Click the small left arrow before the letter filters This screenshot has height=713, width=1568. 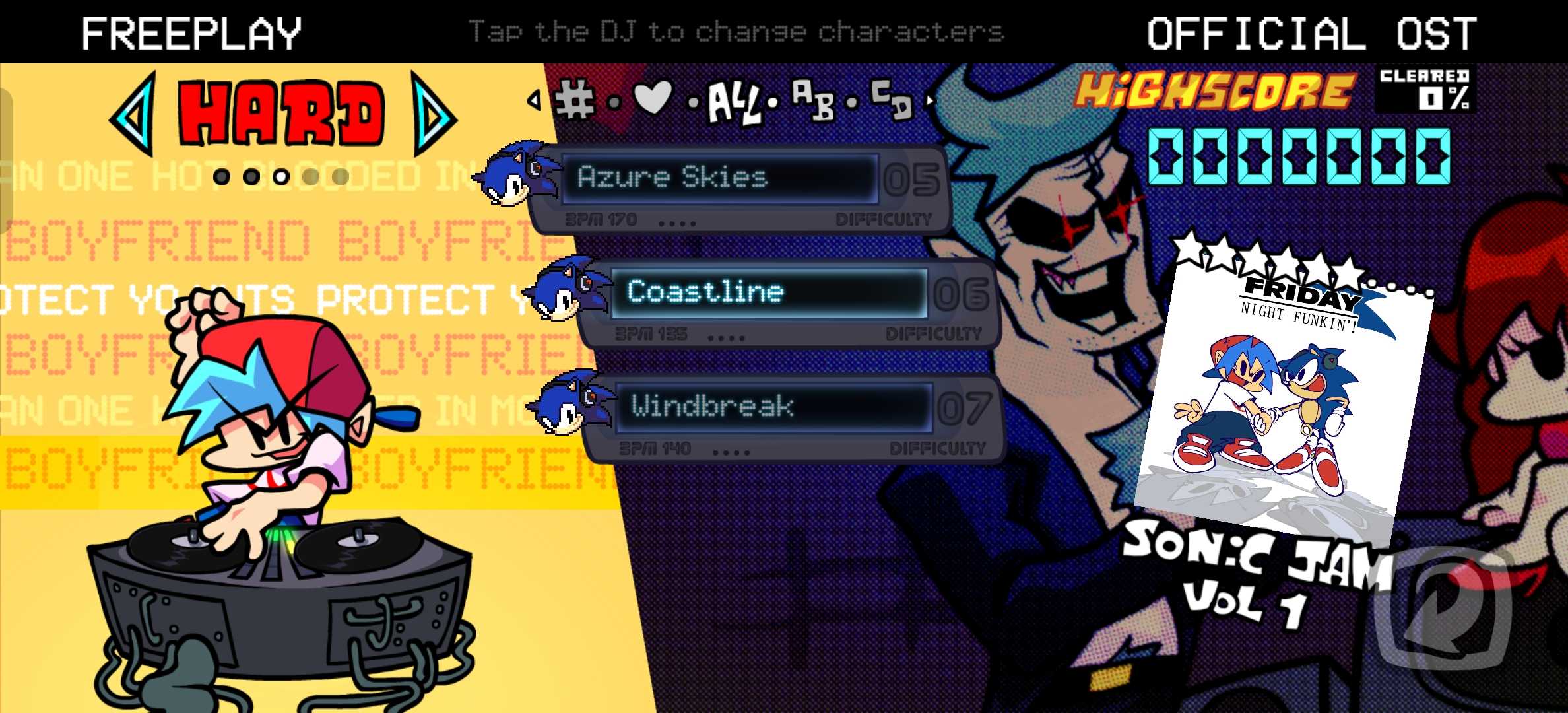[x=534, y=100]
